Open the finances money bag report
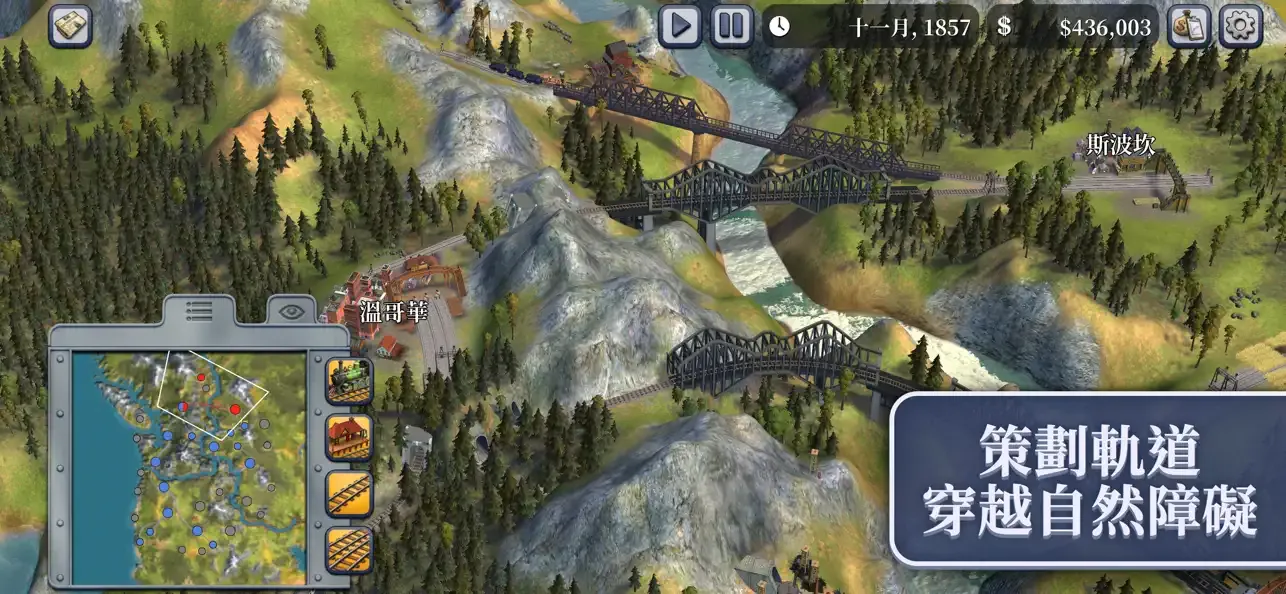The width and height of the screenshot is (1286, 594). click(x=1189, y=27)
